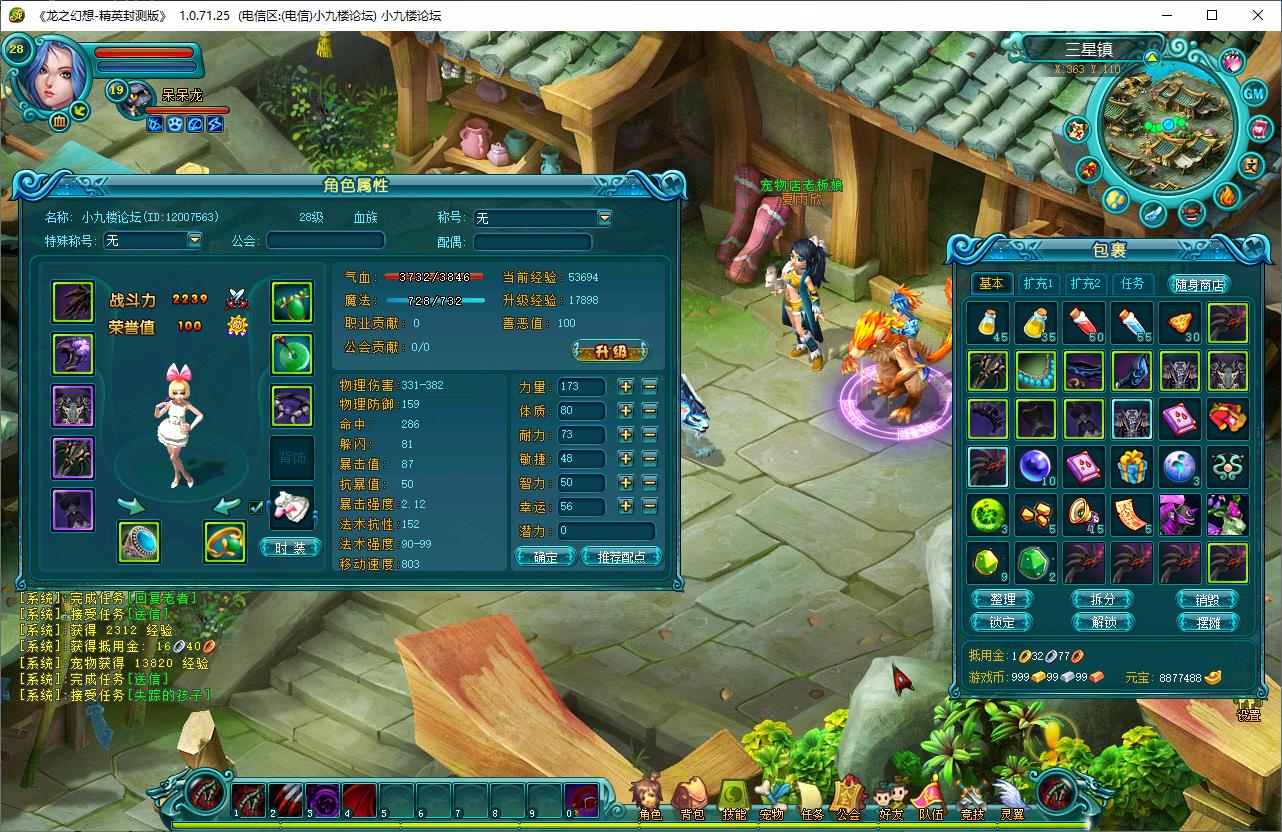
Task: Select the blue gift box item
Action: [1132, 466]
